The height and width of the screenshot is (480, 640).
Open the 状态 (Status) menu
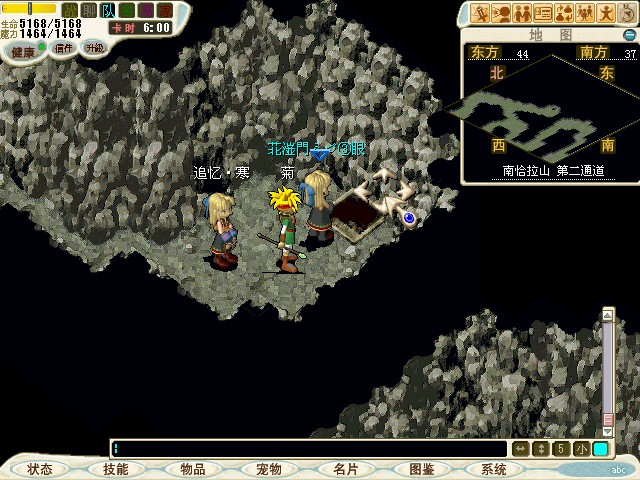click(40, 469)
